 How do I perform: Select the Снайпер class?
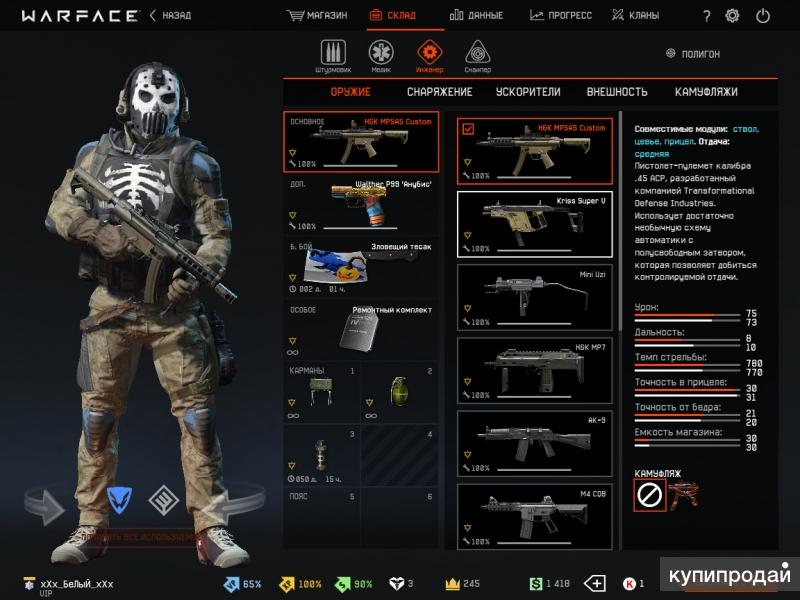click(478, 56)
